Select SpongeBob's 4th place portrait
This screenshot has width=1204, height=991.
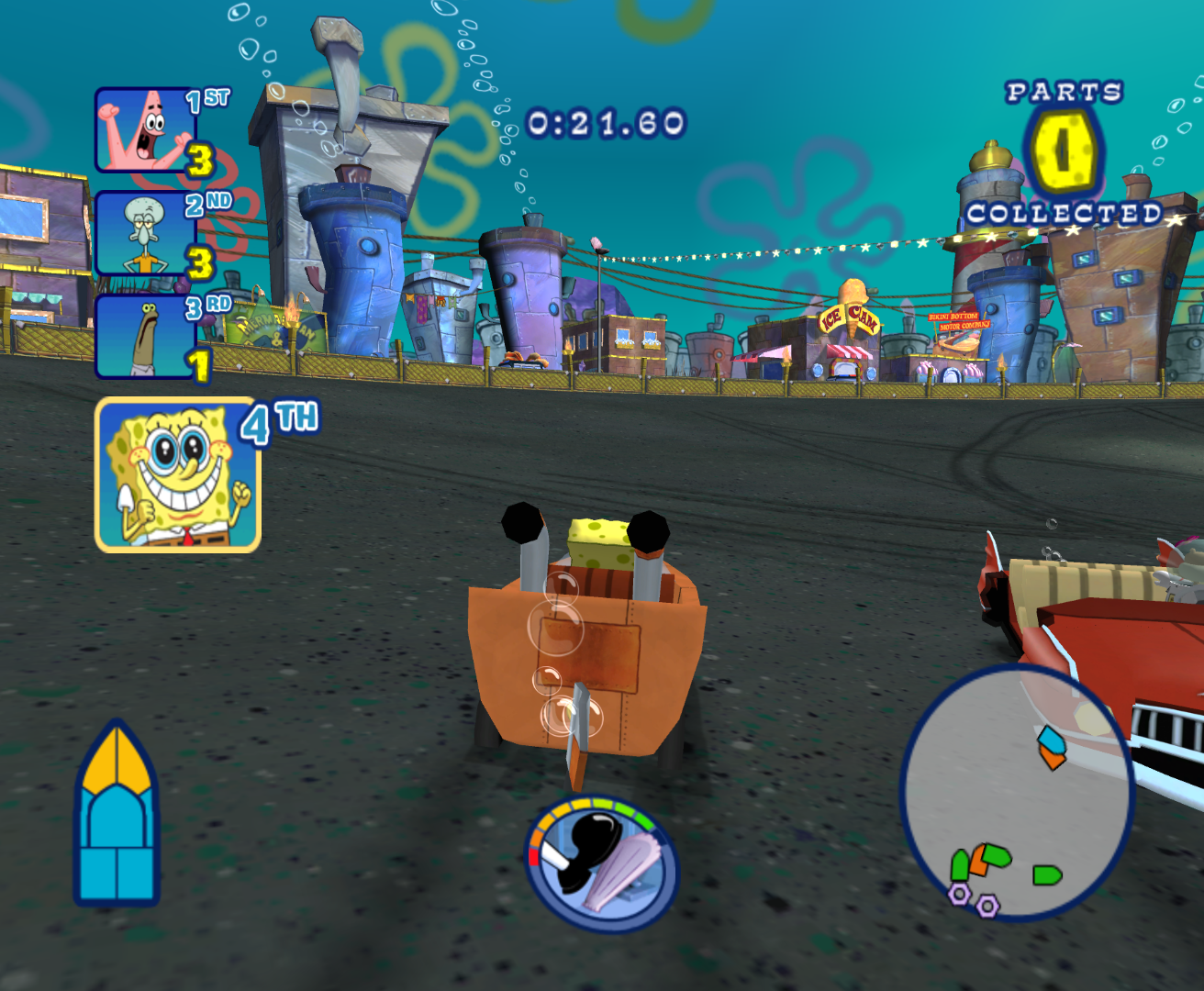(x=178, y=474)
